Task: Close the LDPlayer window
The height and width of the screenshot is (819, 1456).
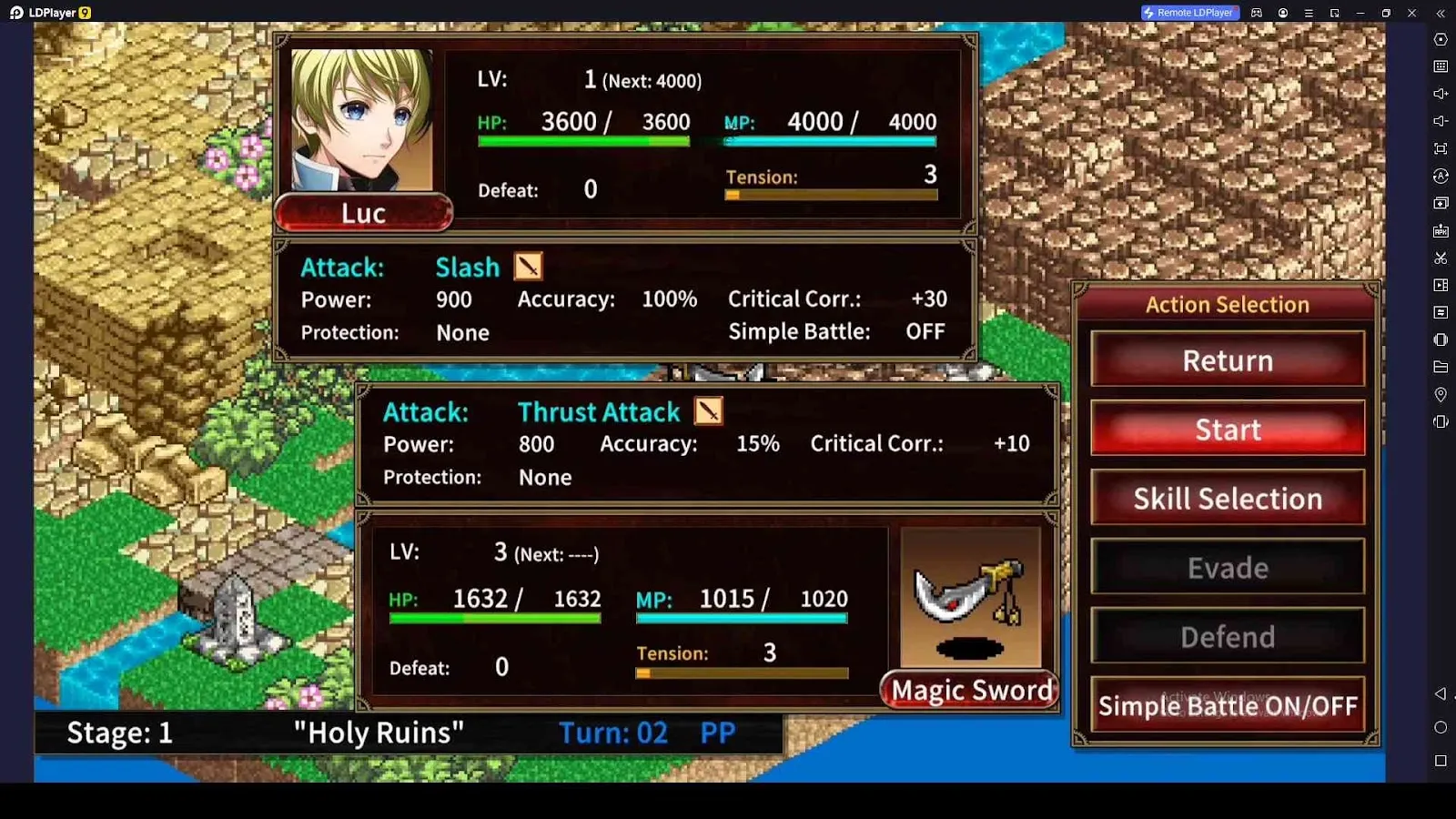Action: click(x=1411, y=13)
